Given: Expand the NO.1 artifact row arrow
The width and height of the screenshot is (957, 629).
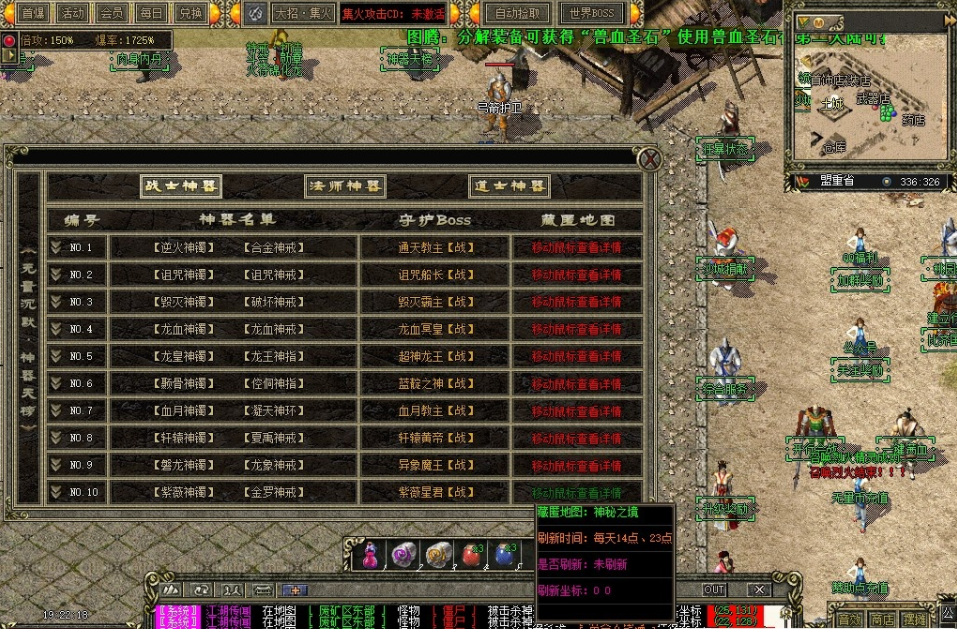Looking at the screenshot, I should (57, 247).
